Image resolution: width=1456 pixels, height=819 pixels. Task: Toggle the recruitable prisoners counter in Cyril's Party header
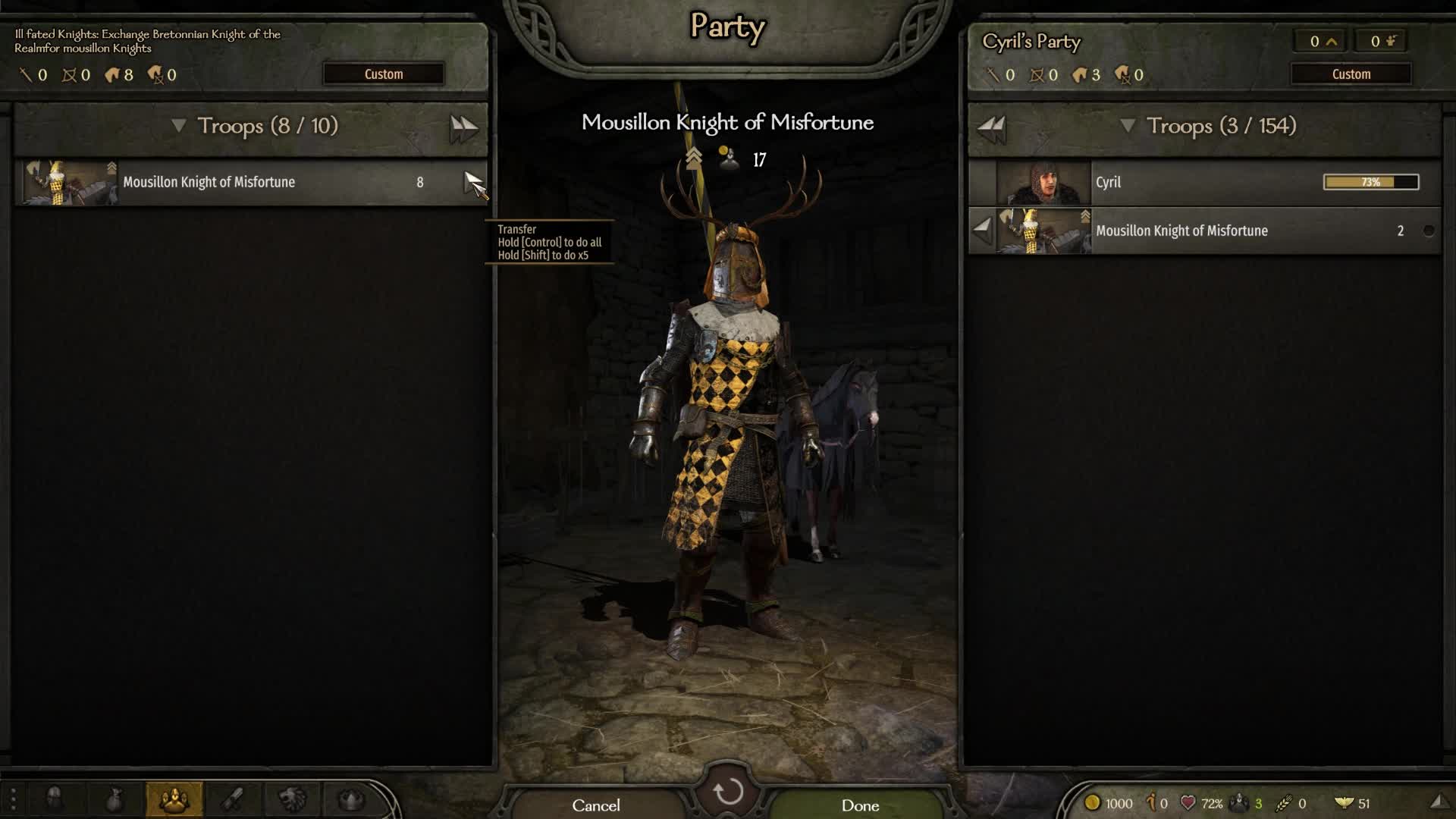pos(1379,41)
